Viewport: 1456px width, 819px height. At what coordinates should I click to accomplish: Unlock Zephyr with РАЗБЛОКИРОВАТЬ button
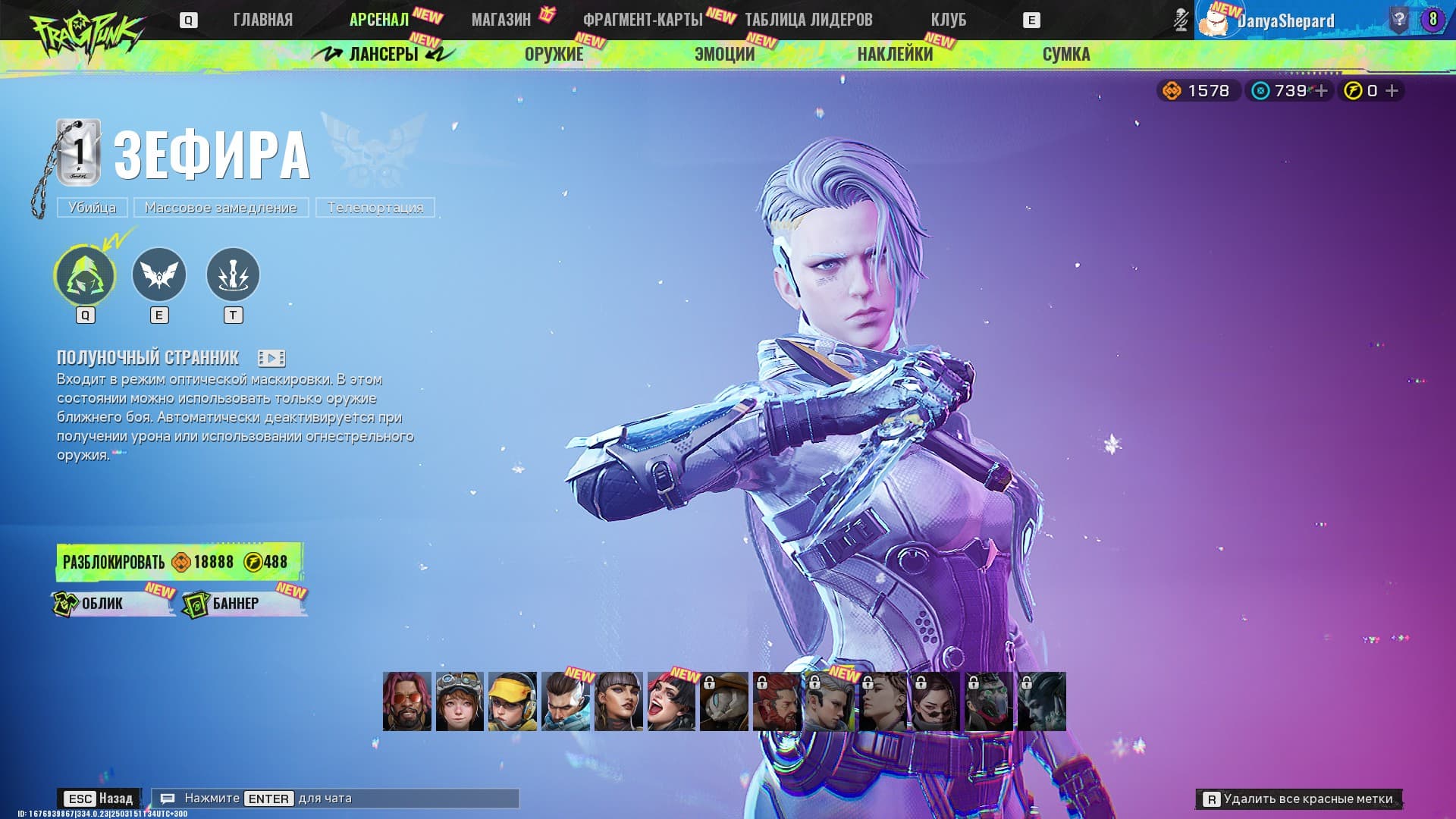point(178,562)
